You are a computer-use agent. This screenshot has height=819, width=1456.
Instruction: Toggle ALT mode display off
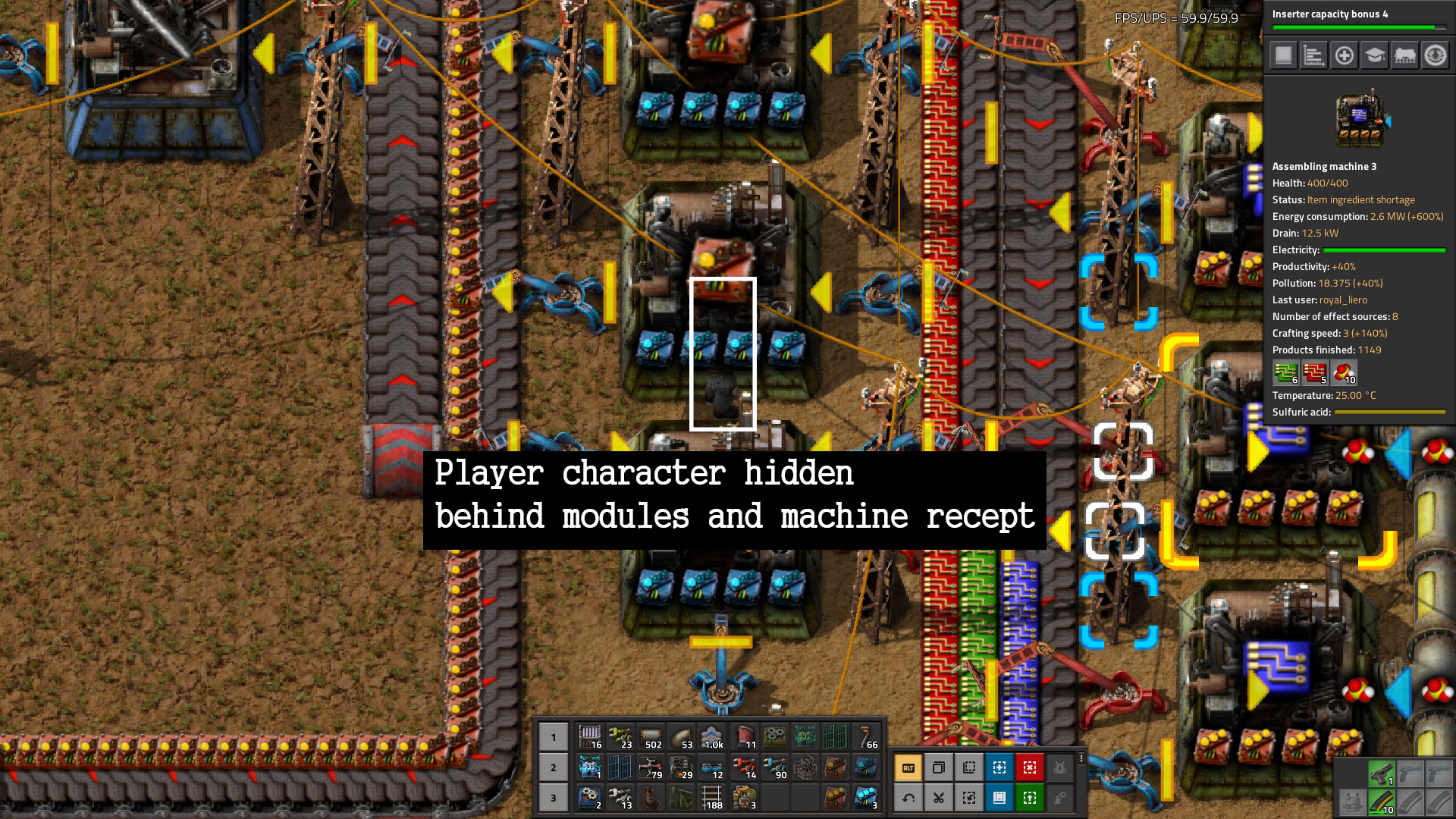point(908,767)
